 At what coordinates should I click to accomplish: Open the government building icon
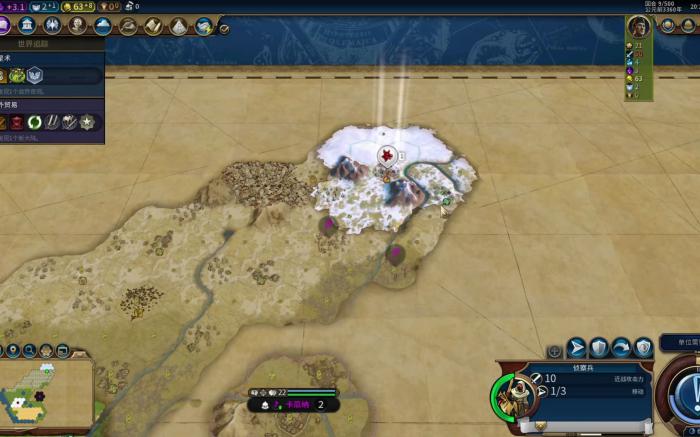tap(27, 26)
